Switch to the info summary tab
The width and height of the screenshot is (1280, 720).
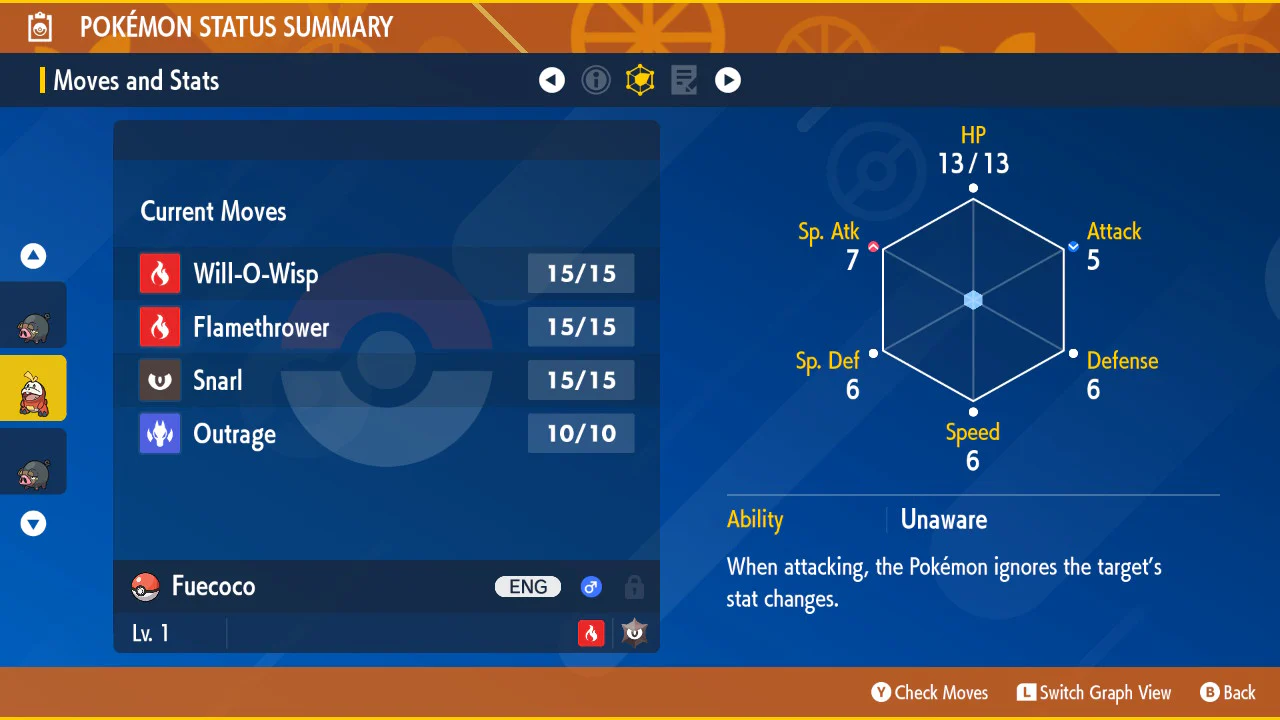click(x=596, y=80)
